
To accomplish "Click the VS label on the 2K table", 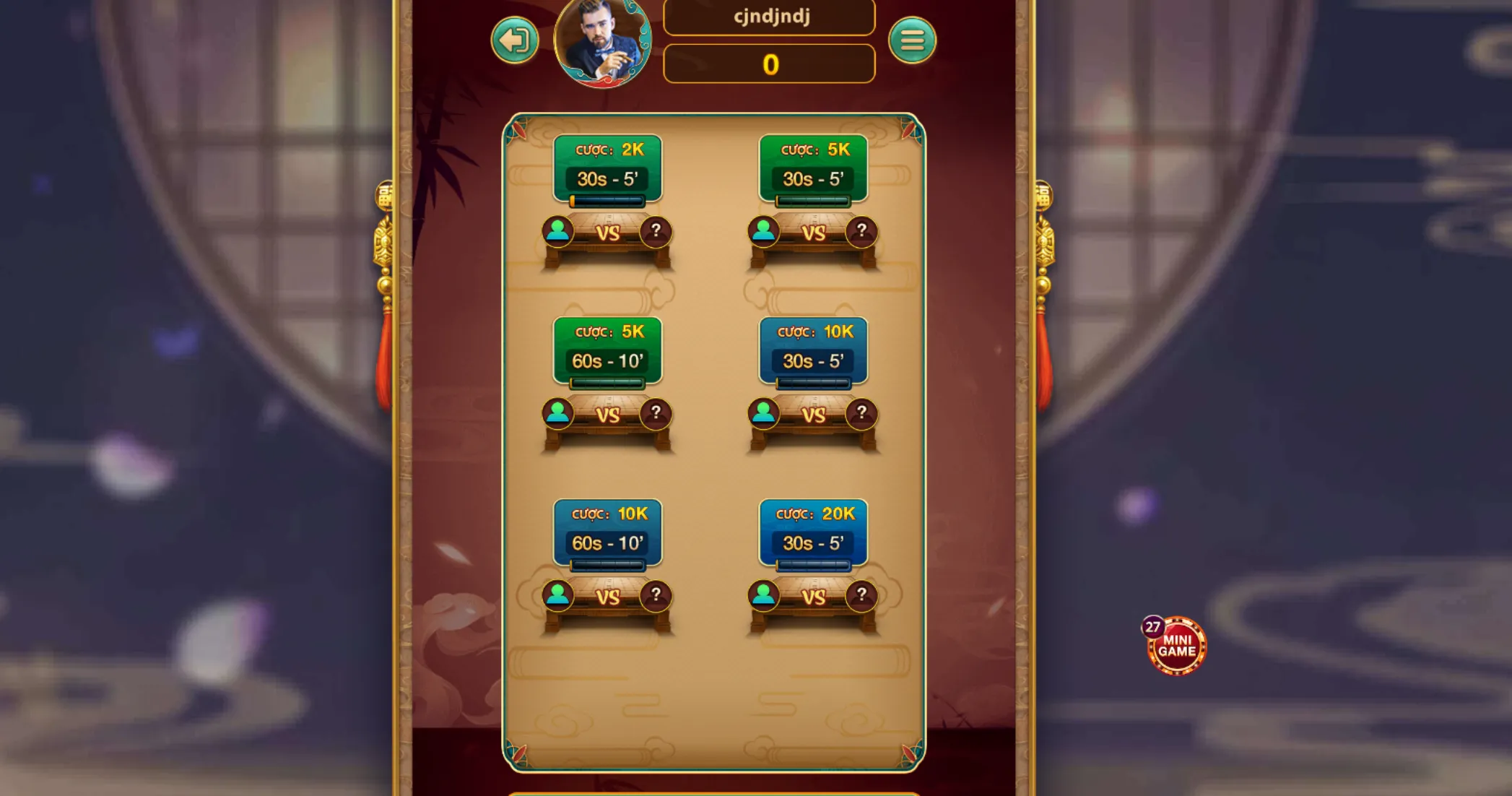I will pyautogui.click(x=607, y=233).
